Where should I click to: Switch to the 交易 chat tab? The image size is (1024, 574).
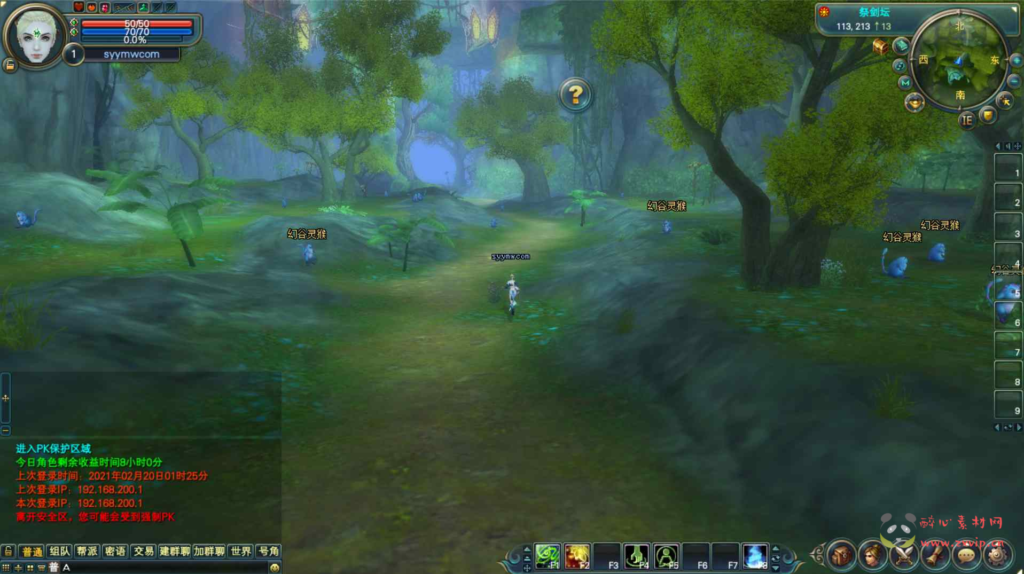[x=143, y=551]
